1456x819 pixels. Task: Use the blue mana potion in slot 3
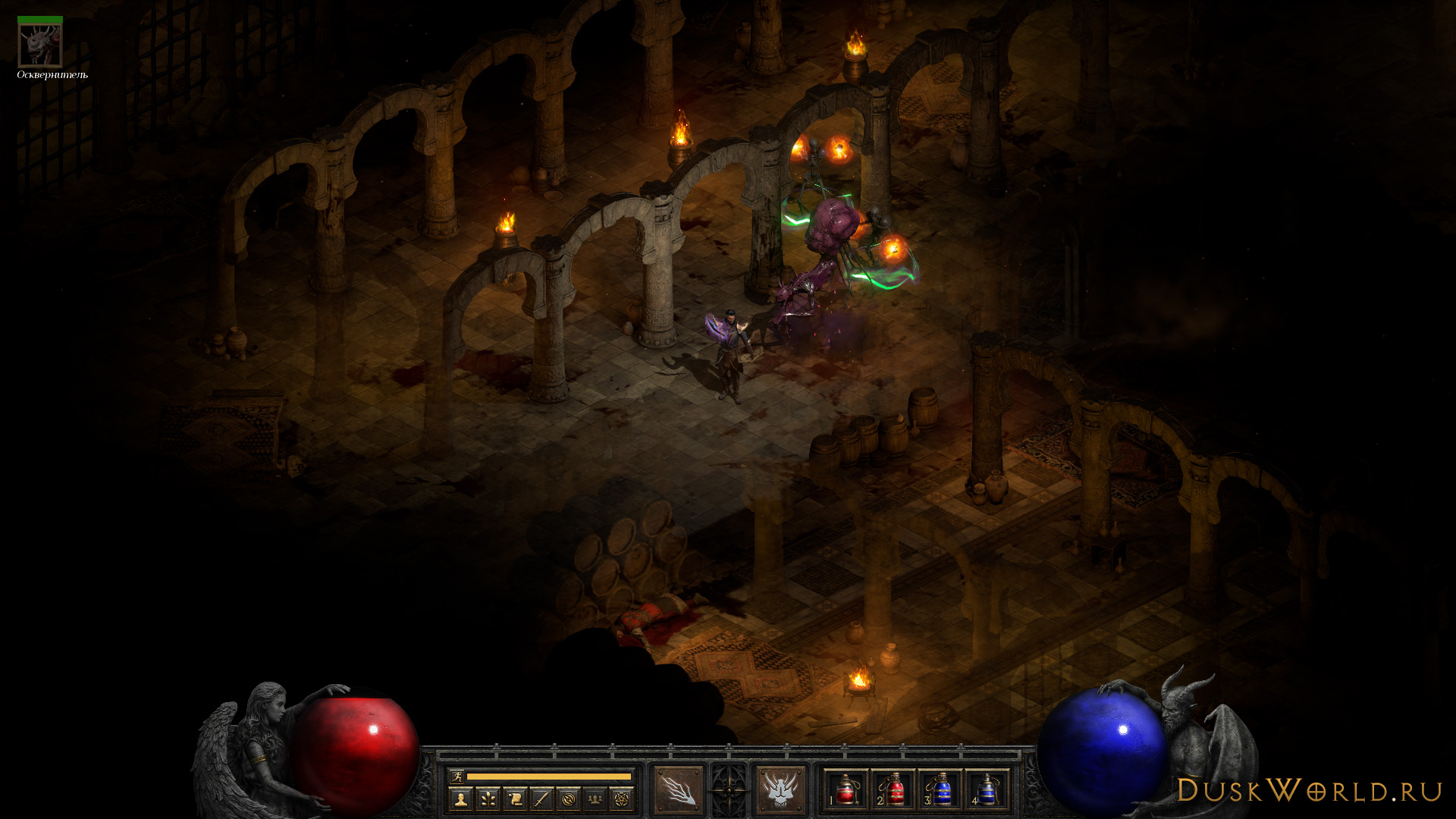tap(940, 791)
